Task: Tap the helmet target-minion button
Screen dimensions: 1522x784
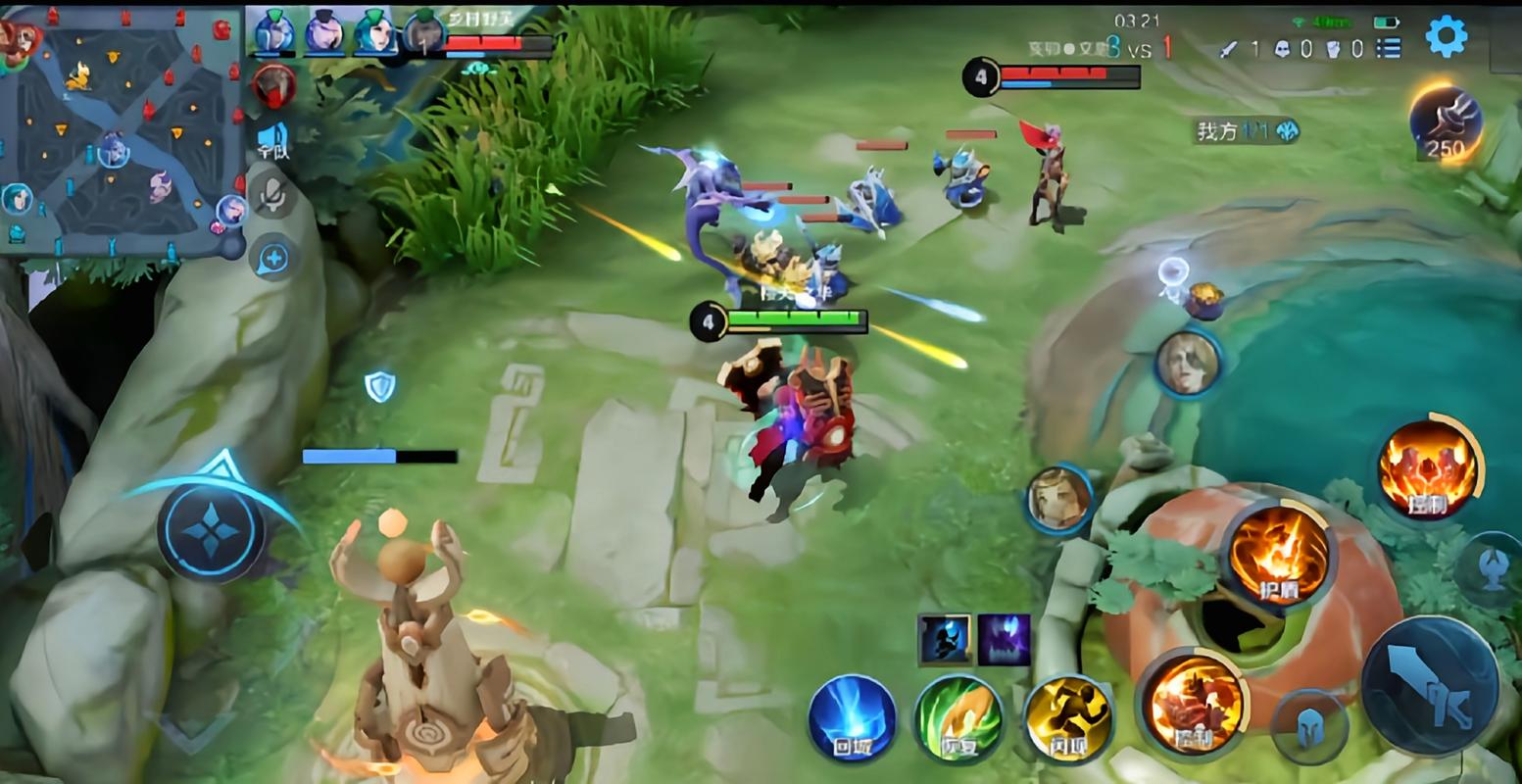Action: click(x=1308, y=727)
